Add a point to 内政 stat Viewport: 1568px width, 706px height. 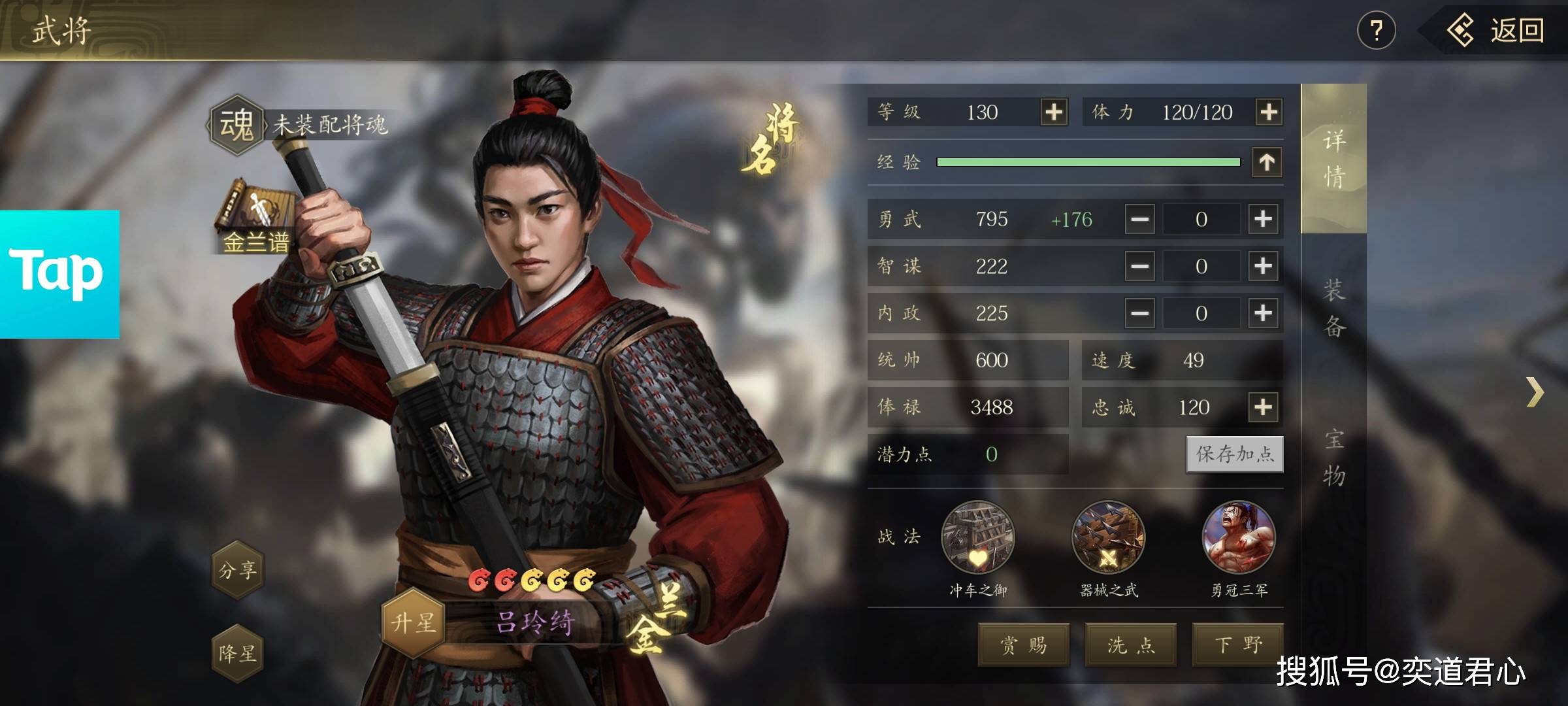pyautogui.click(x=1263, y=313)
